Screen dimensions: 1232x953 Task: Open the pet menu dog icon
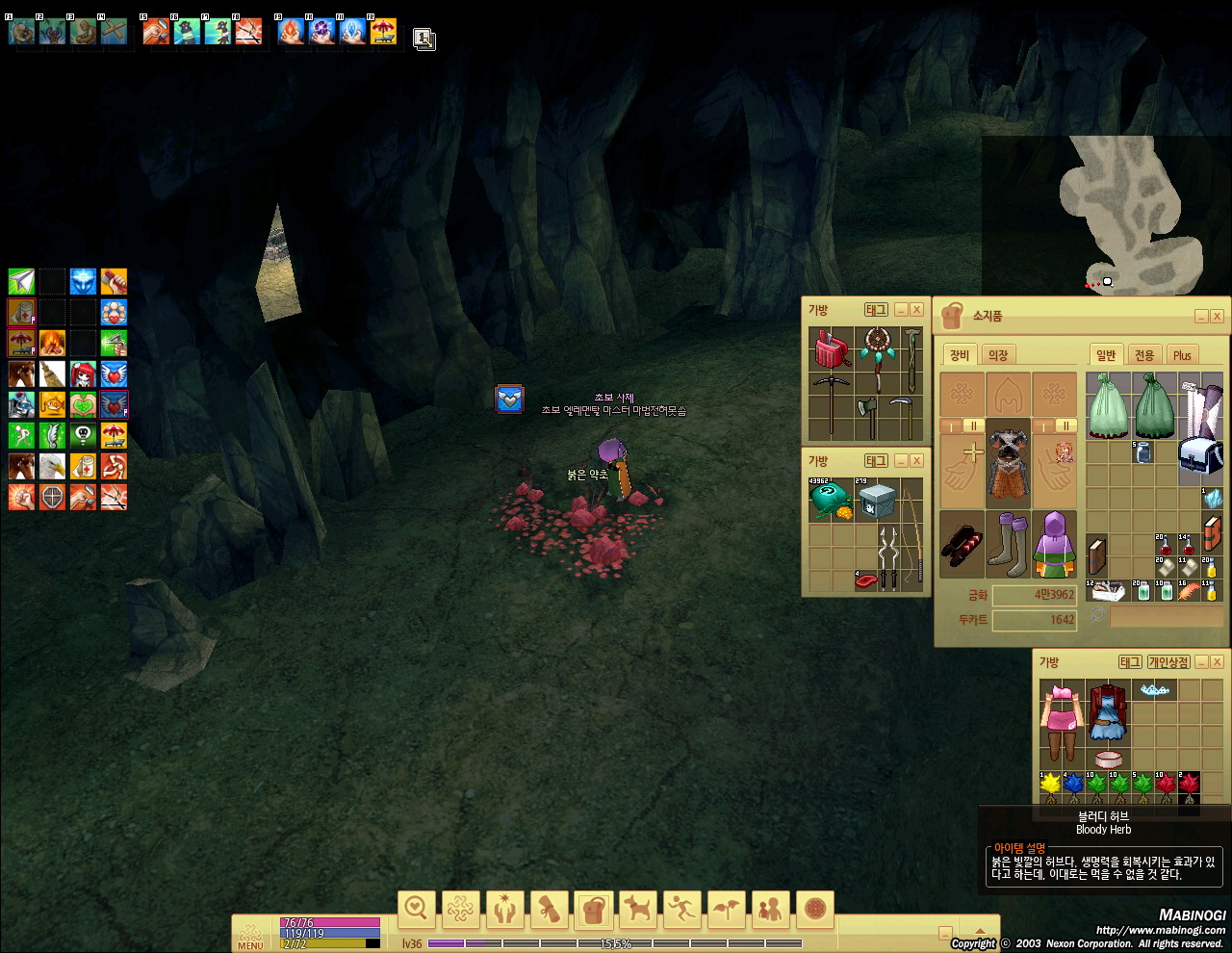tap(637, 908)
